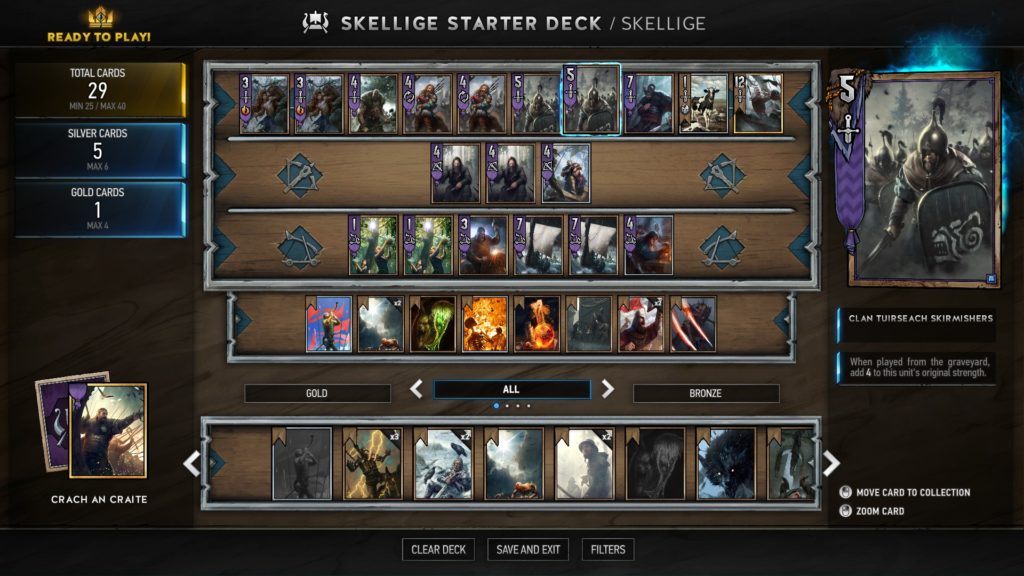Select the rightmost strength 4 card in the siege row
The width and height of the screenshot is (1024, 576).
[648, 246]
